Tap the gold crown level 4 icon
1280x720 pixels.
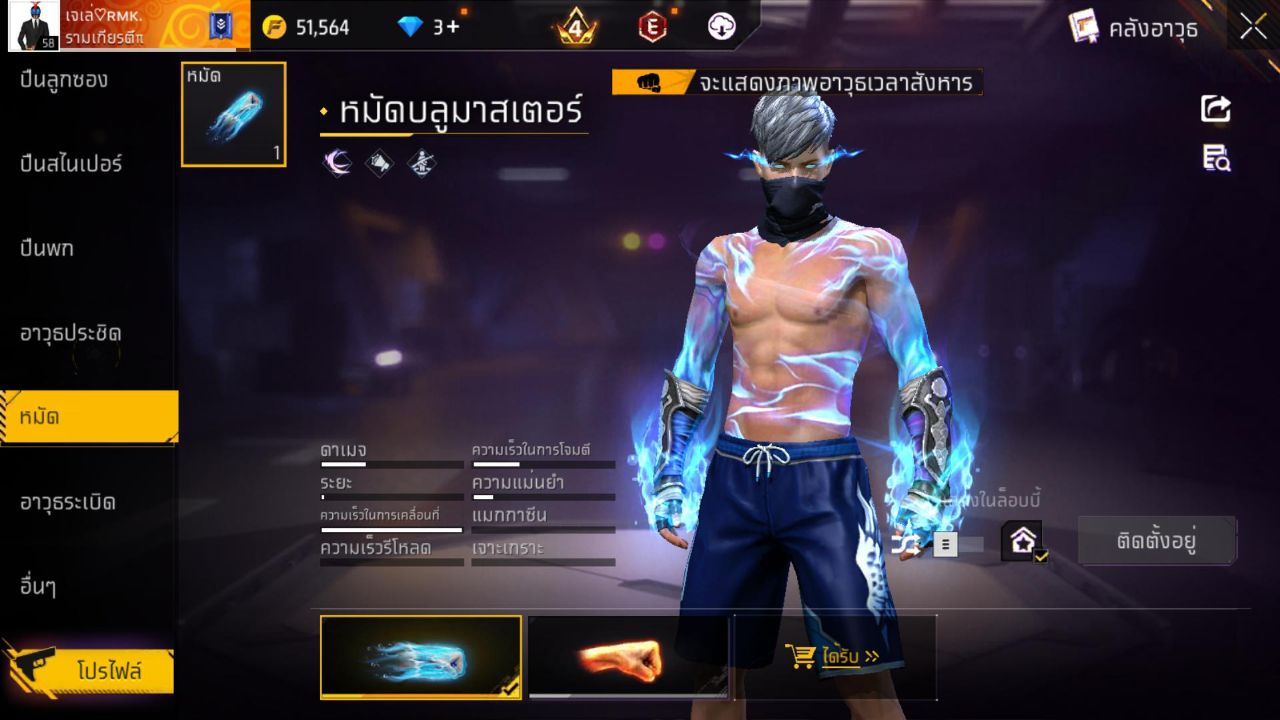click(577, 27)
